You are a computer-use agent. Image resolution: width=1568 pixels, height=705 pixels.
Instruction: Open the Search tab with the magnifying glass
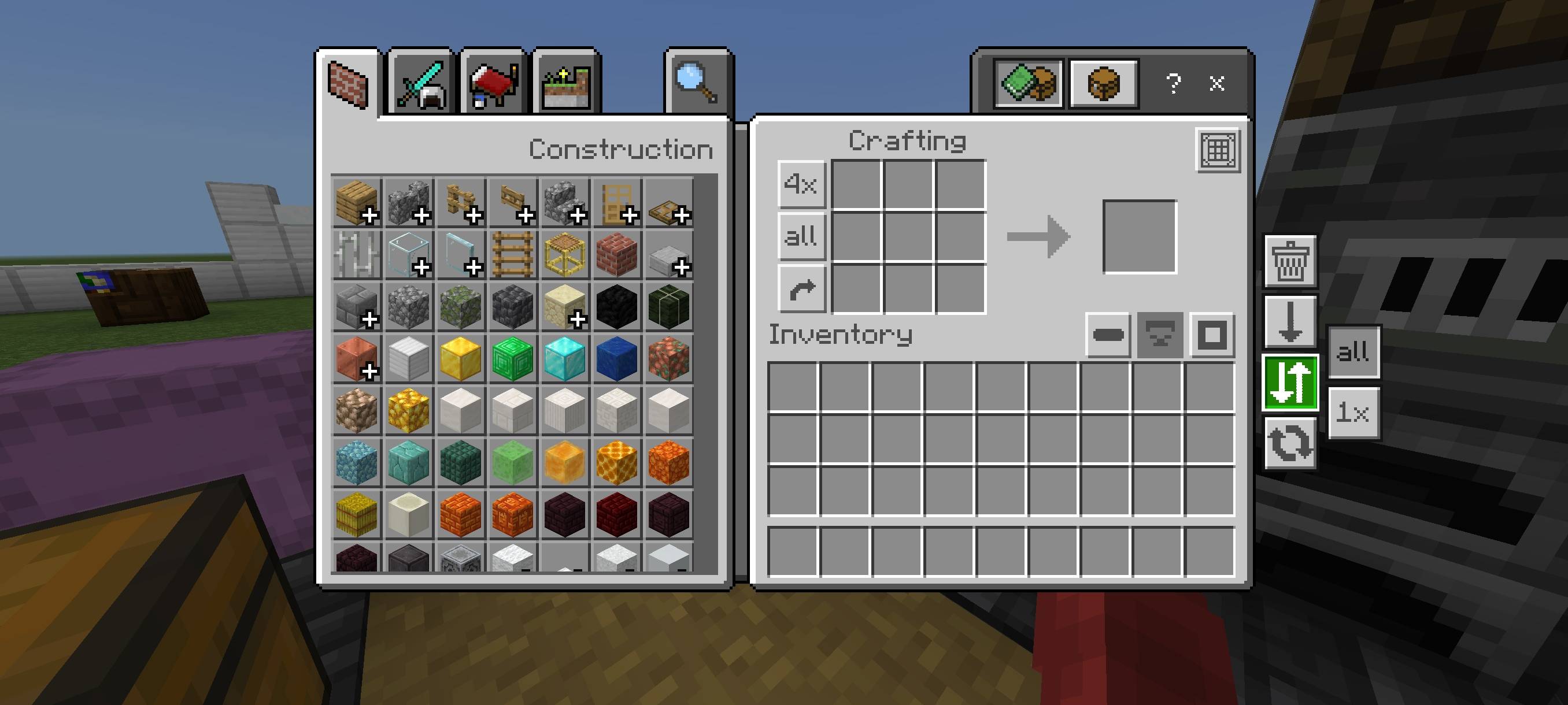[699, 82]
